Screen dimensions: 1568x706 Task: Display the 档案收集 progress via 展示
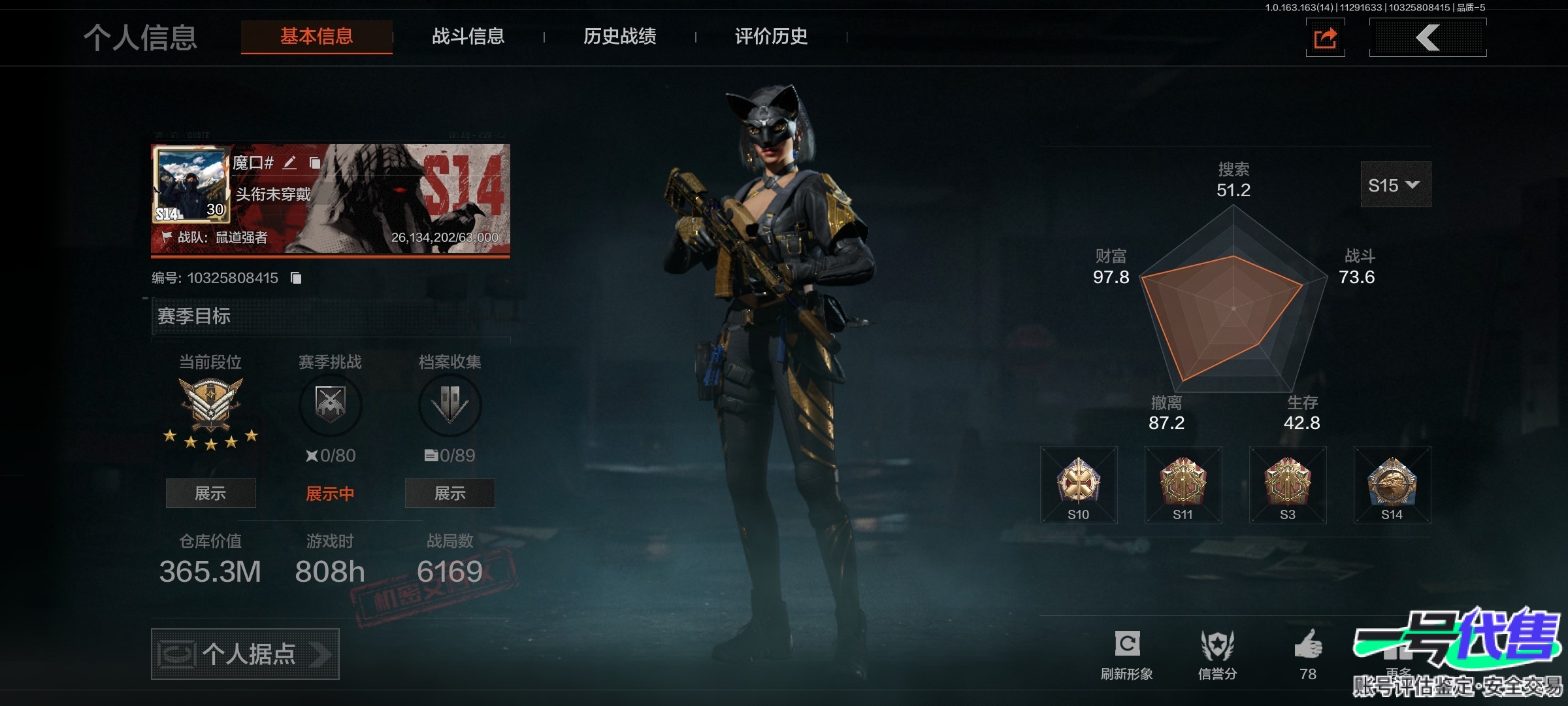click(x=449, y=494)
